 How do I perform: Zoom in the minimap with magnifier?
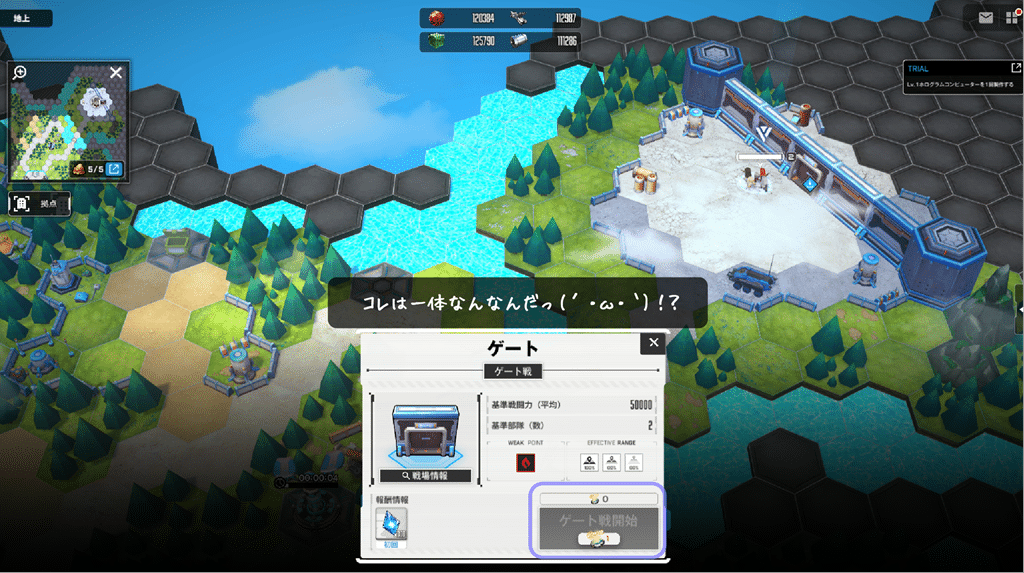pyautogui.click(x=20, y=73)
